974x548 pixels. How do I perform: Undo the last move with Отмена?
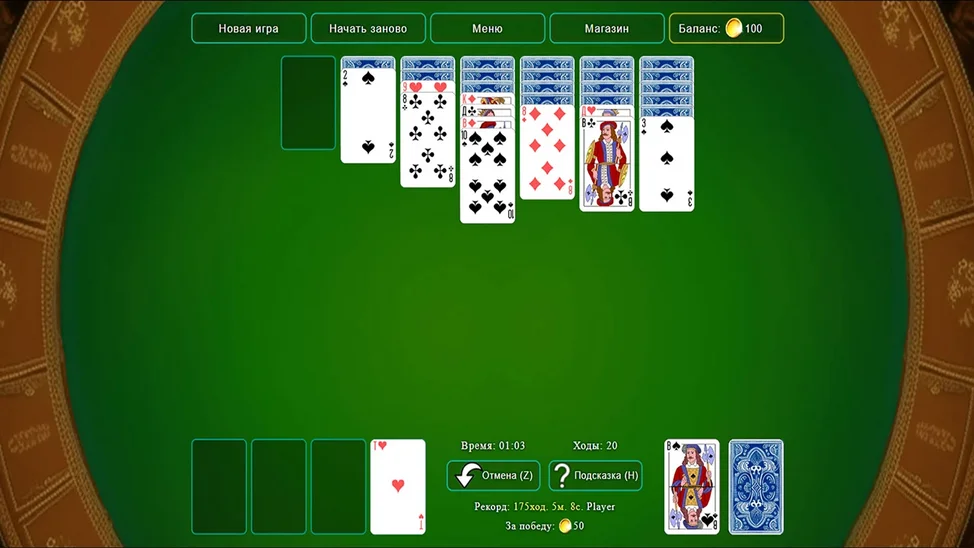click(494, 475)
